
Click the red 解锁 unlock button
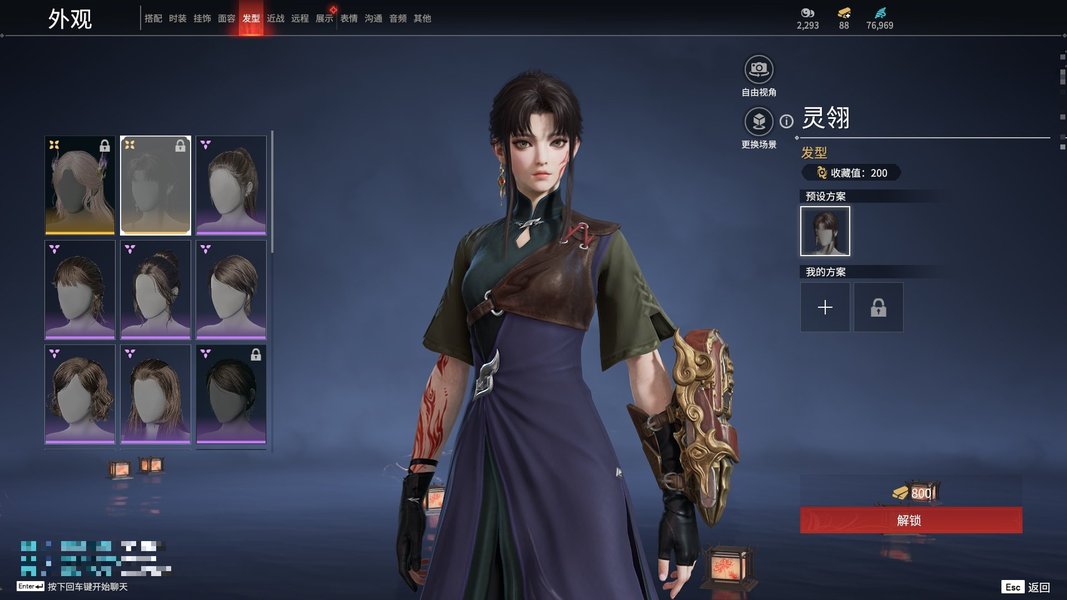point(910,520)
